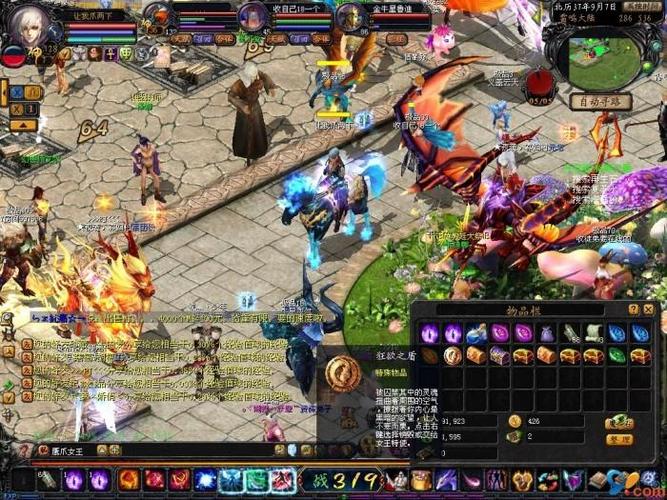Click the 金牛星鲁道 target portrait
The height and width of the screenshot is (500, 667).
point(350,17)
